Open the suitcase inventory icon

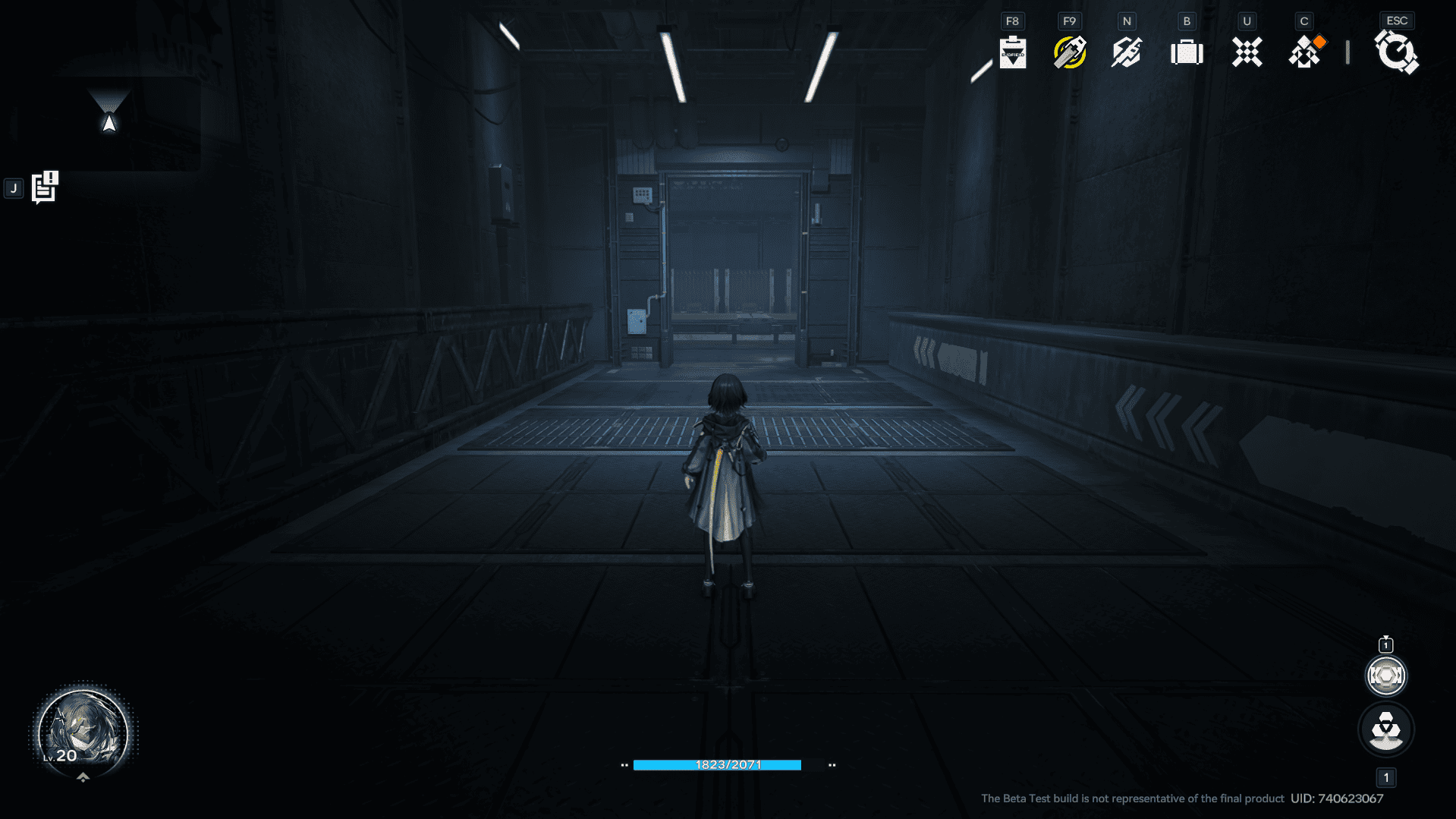(x=1187, y=52)
